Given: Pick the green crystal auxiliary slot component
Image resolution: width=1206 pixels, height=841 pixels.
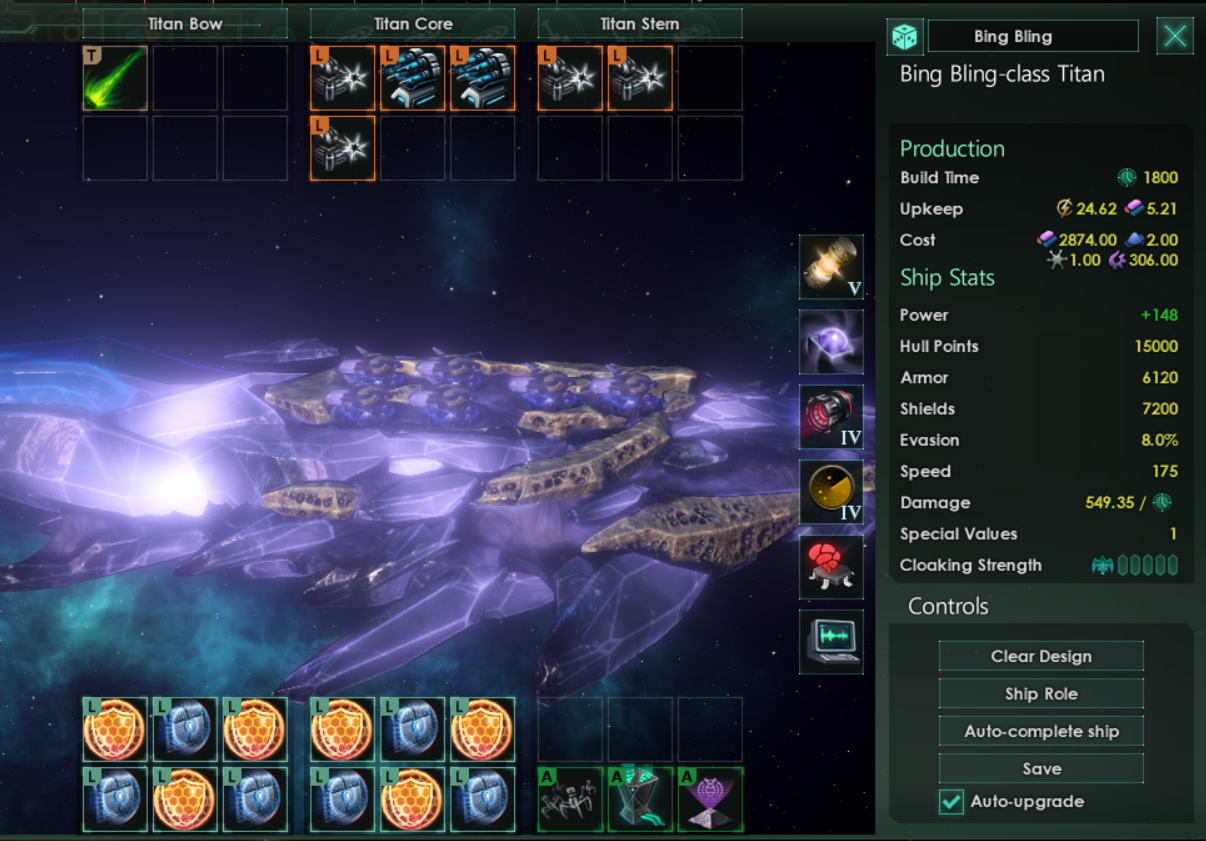Looking at the screenshot, I should (x=640, y=800).
